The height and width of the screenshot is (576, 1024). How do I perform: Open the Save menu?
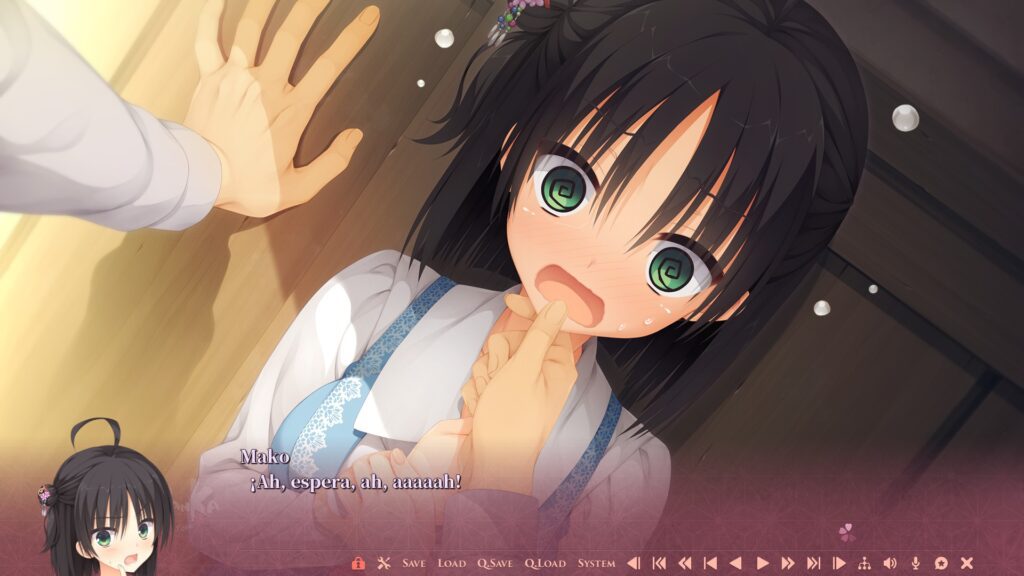click(x=414, y=563)
